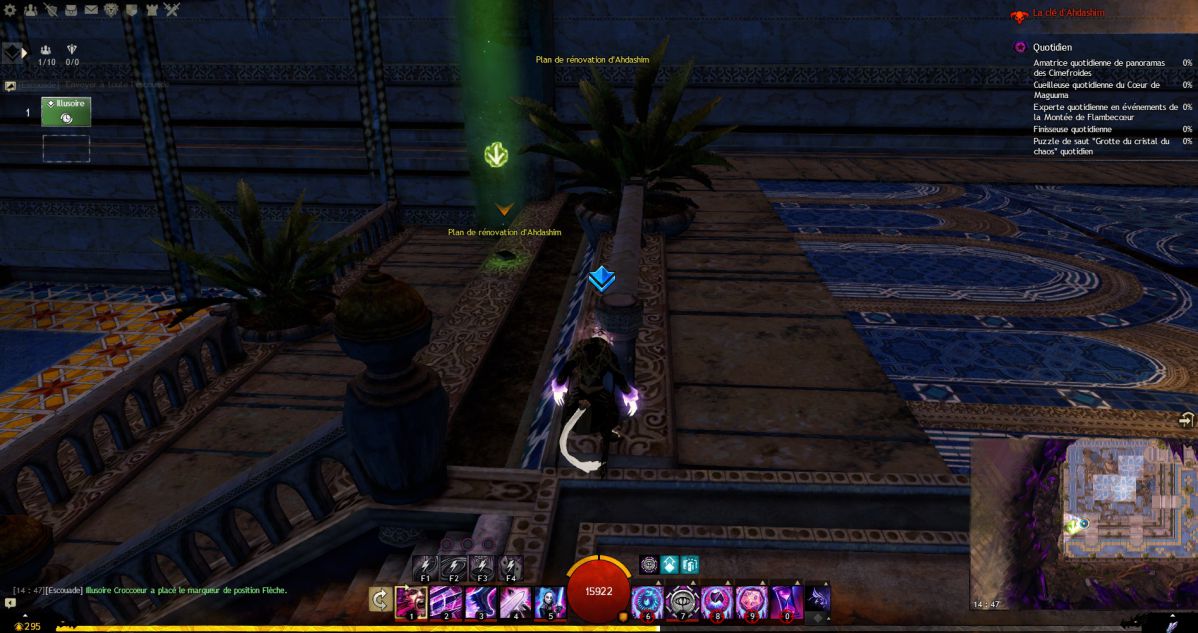Click the squad chat broadcast icon
Viewport: 1198px width, 633px height.
click(x=10, y=86)
